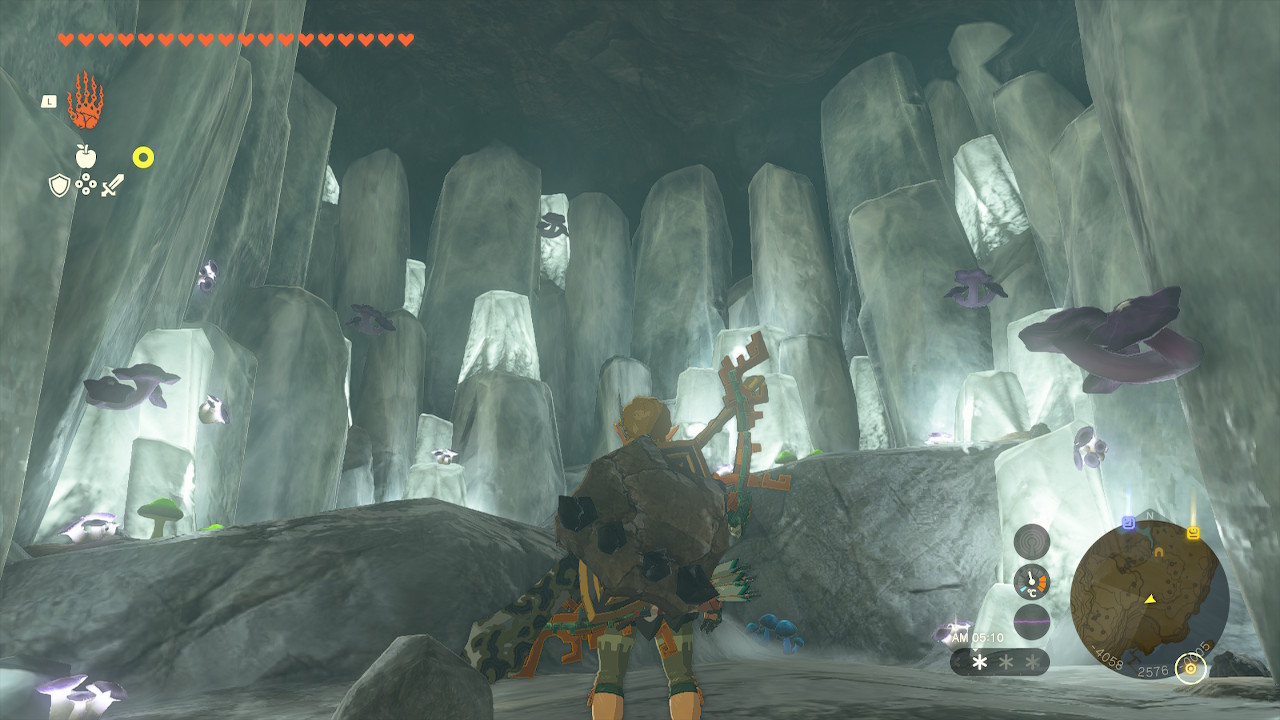The image size is (1280, 720).
Task: Open the sensor radar icon
Action: click(1031, 541)
